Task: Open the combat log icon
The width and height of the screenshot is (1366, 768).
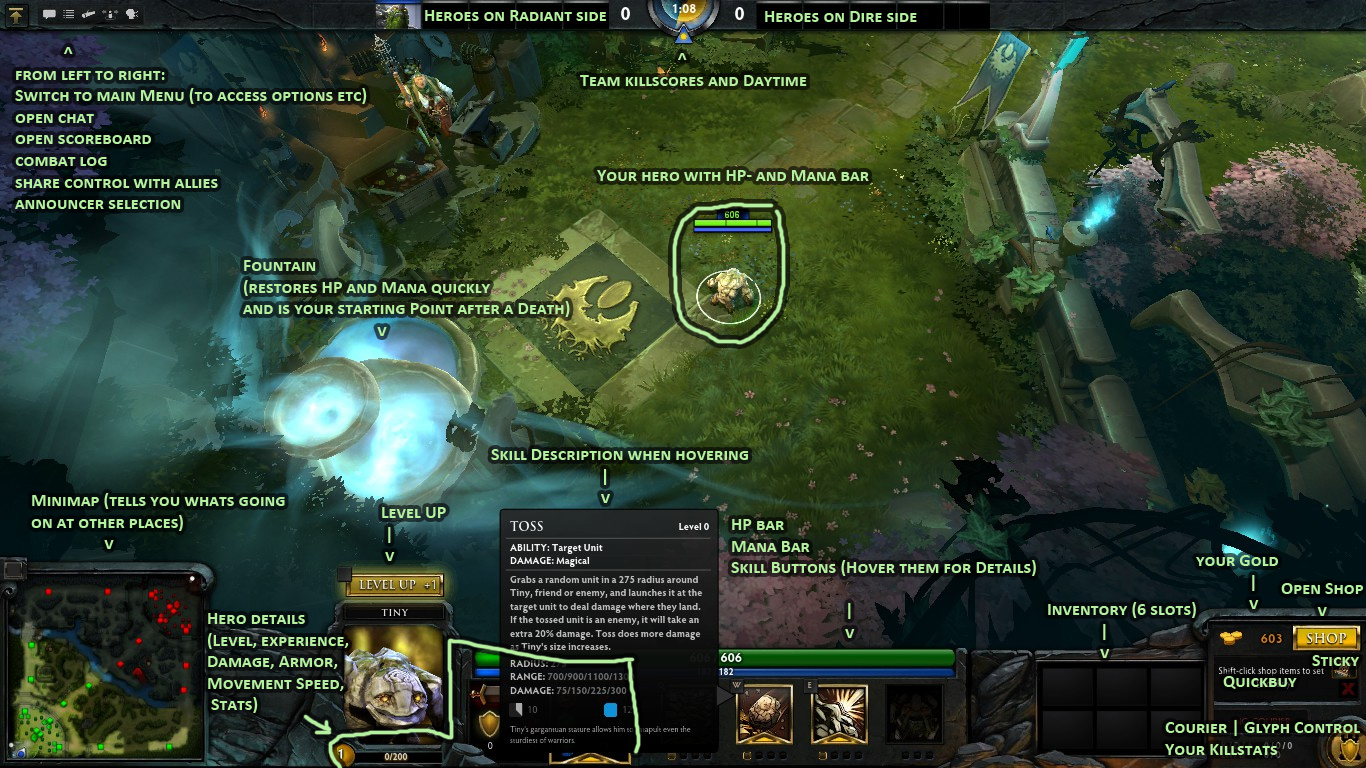Action: pos(89,14)
